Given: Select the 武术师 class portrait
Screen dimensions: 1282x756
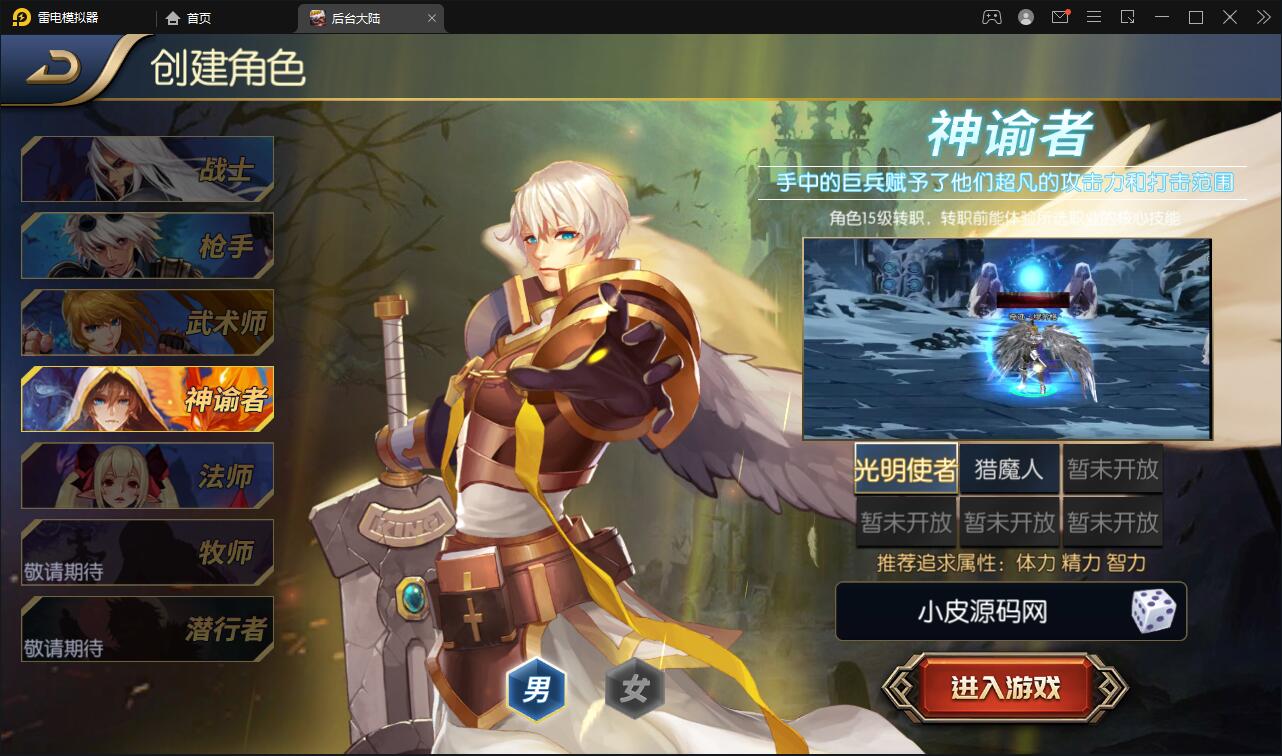Looking at the screenshot, I should 146,322.
